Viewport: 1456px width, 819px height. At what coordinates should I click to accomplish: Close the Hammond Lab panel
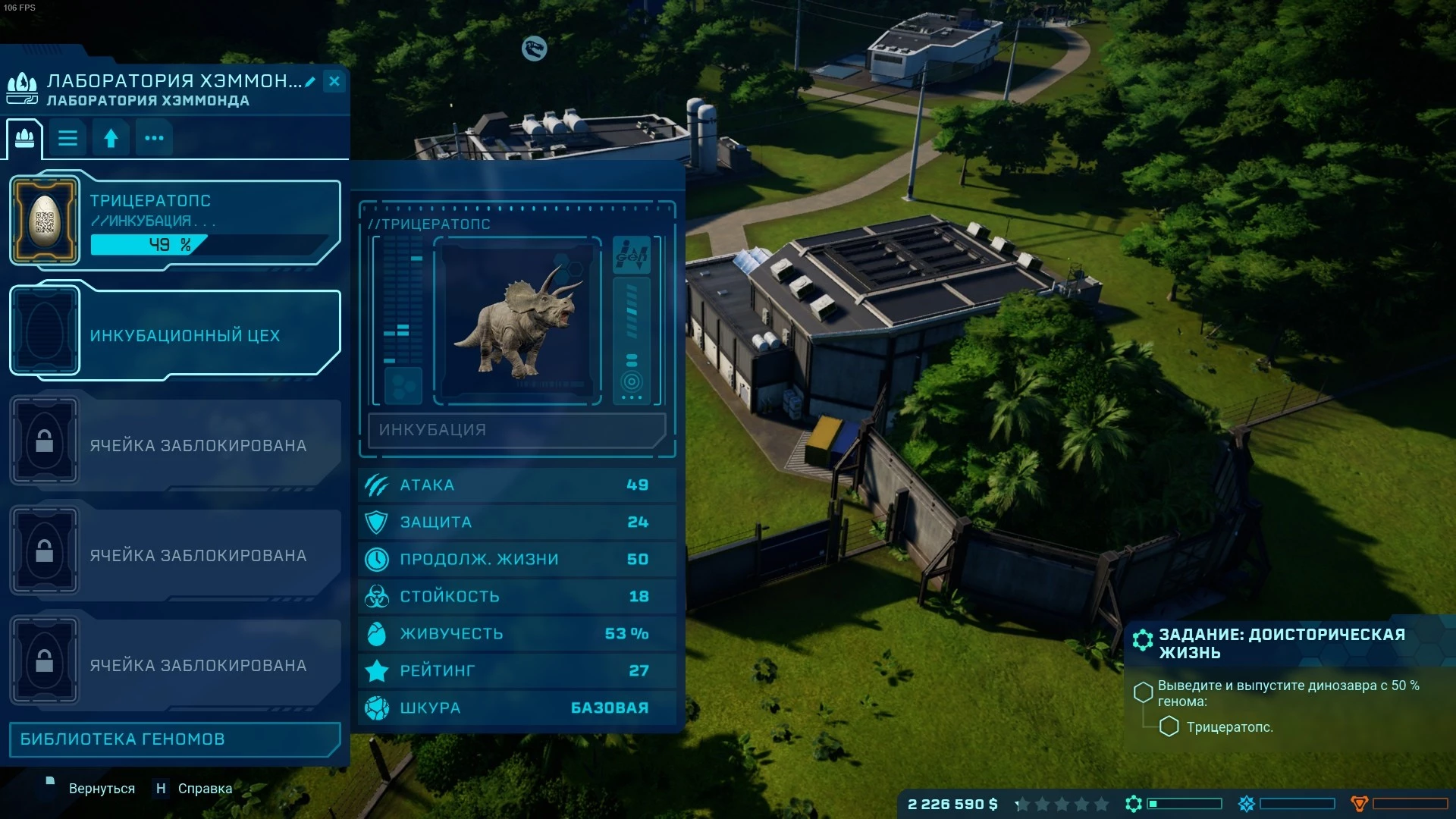point(334,81)
